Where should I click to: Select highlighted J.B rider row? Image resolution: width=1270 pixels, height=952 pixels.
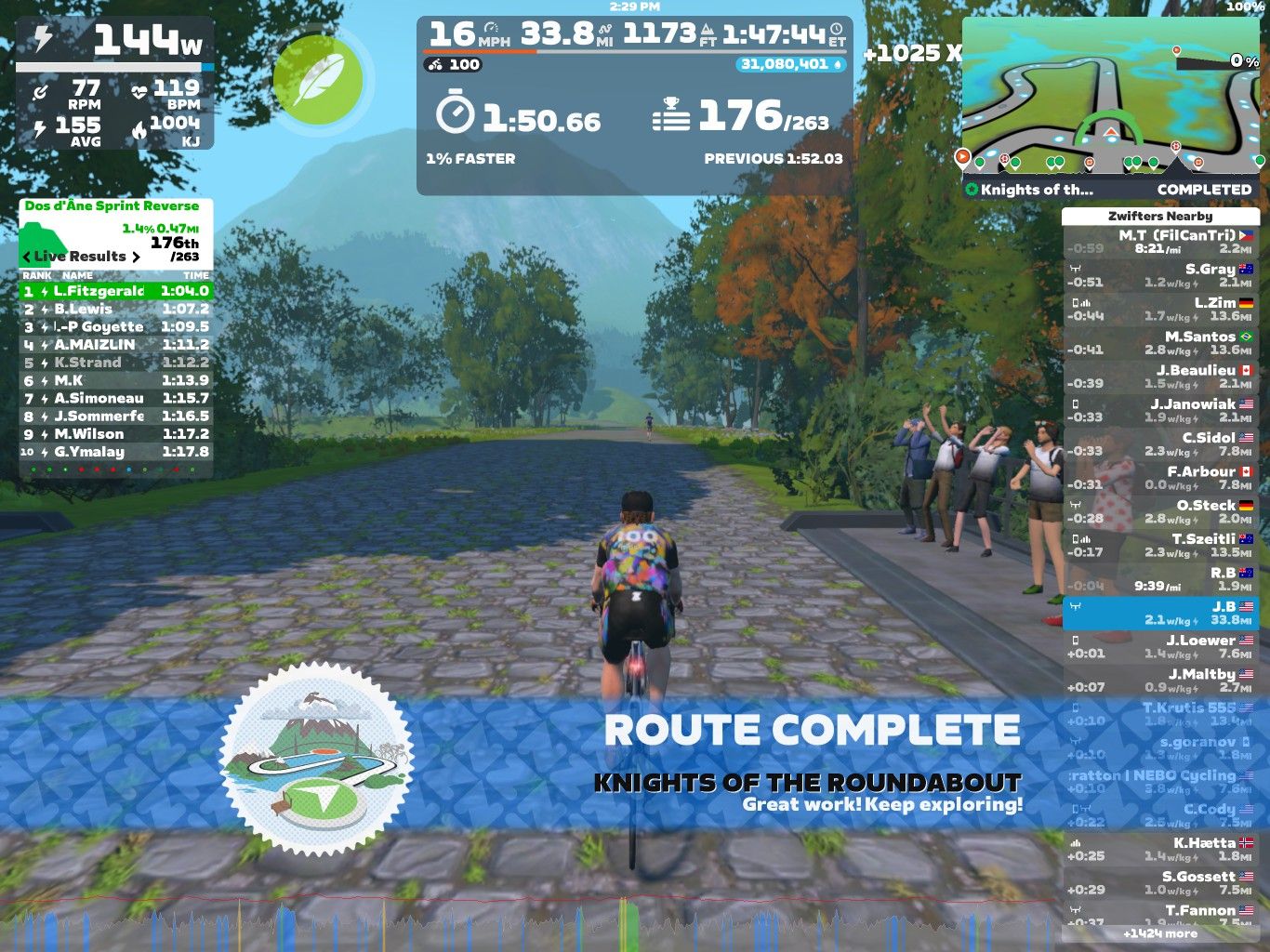[1159, 613]
